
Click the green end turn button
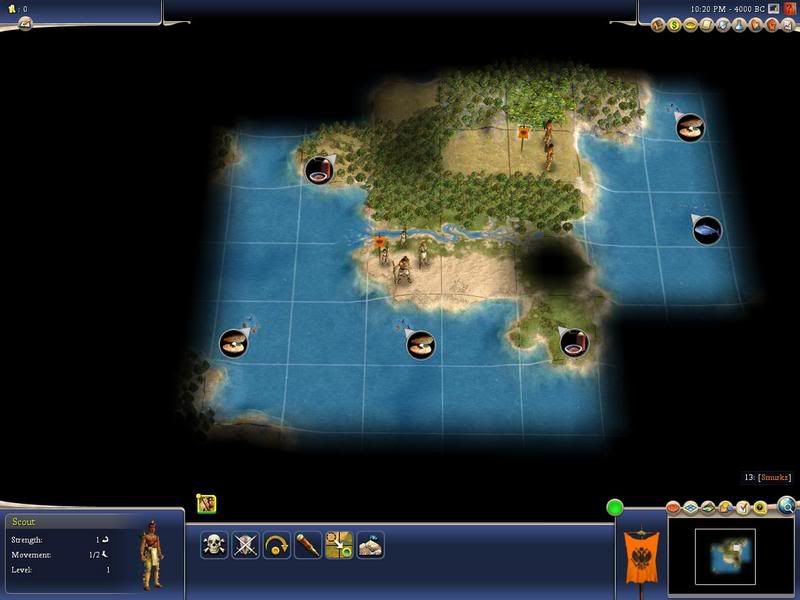click(615, 508)
